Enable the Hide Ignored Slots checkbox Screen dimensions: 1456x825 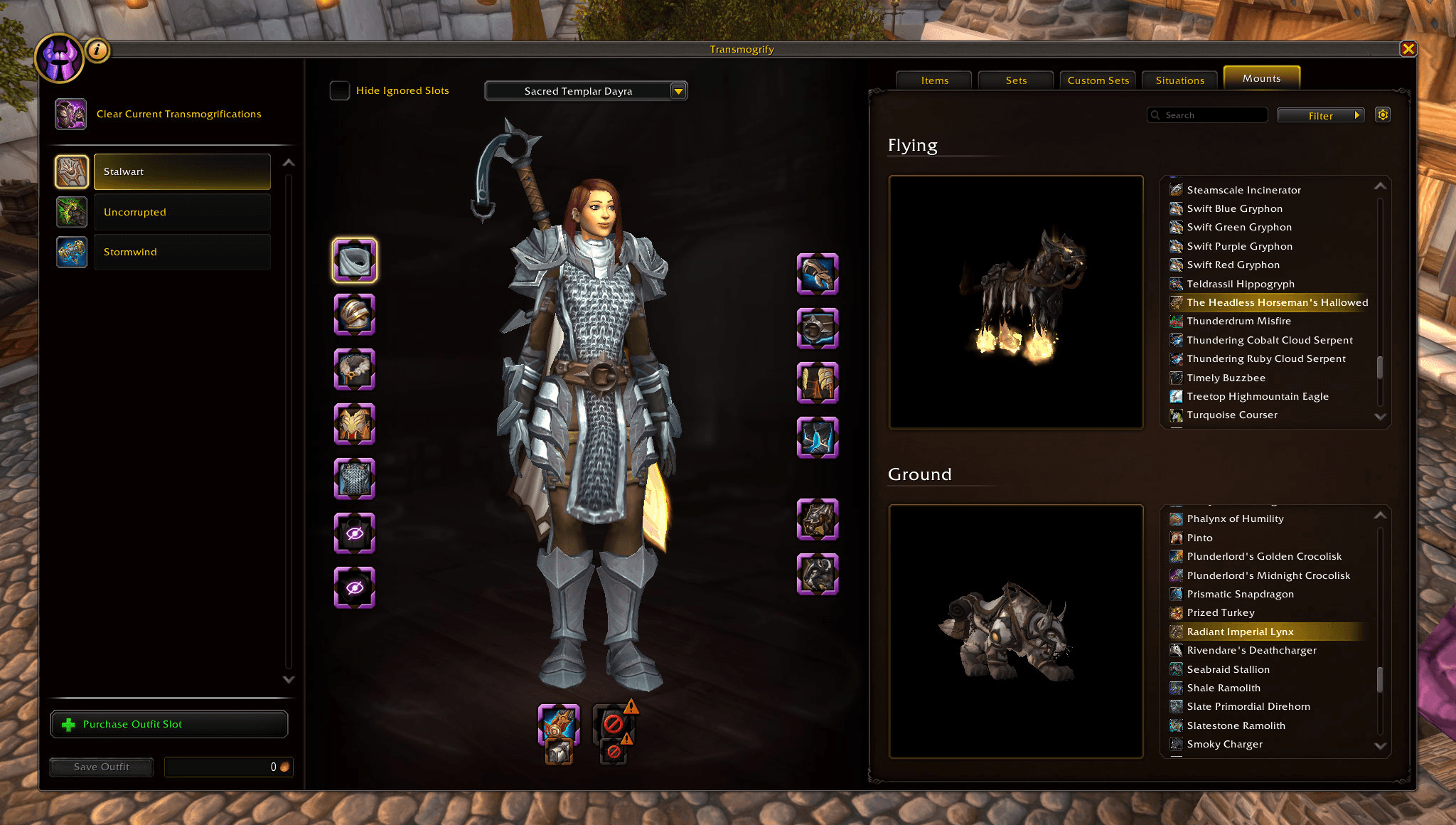[339, 90]
